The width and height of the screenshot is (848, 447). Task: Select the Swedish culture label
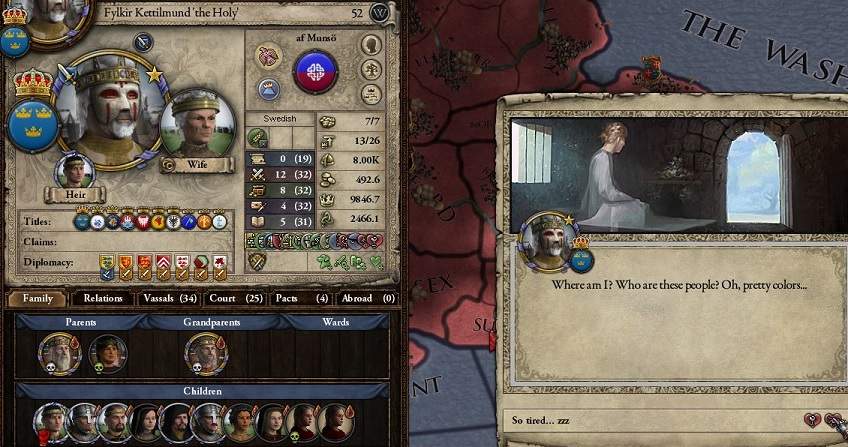point(280,118)
